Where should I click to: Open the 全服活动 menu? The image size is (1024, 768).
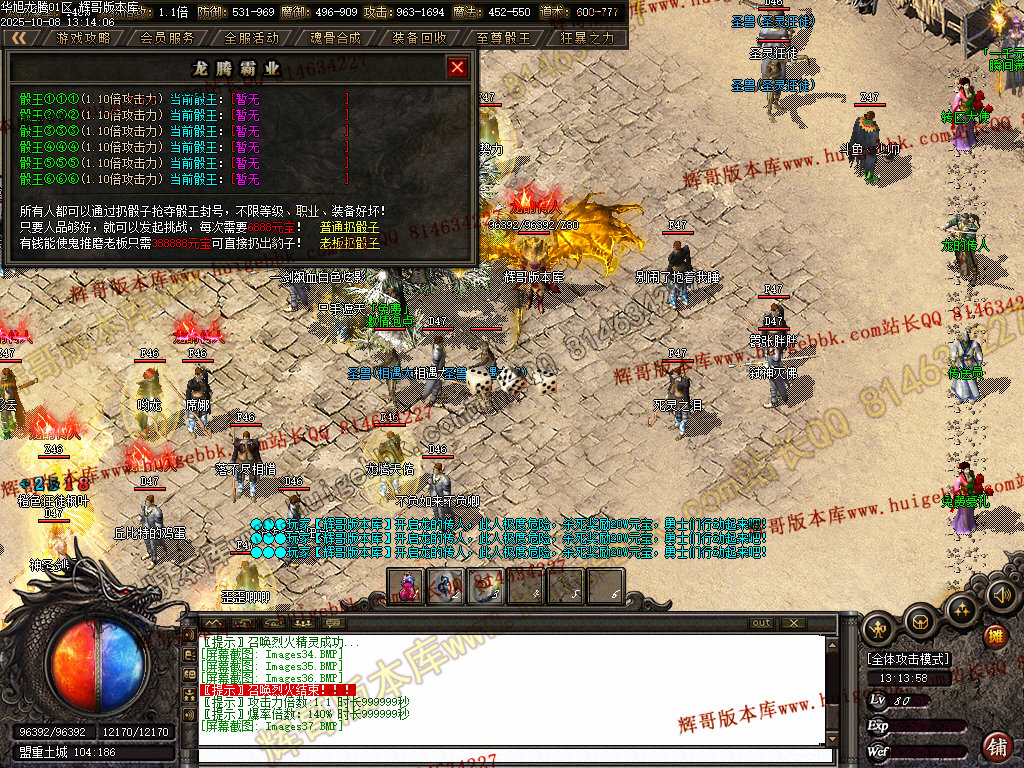click(x=251, y=38)
